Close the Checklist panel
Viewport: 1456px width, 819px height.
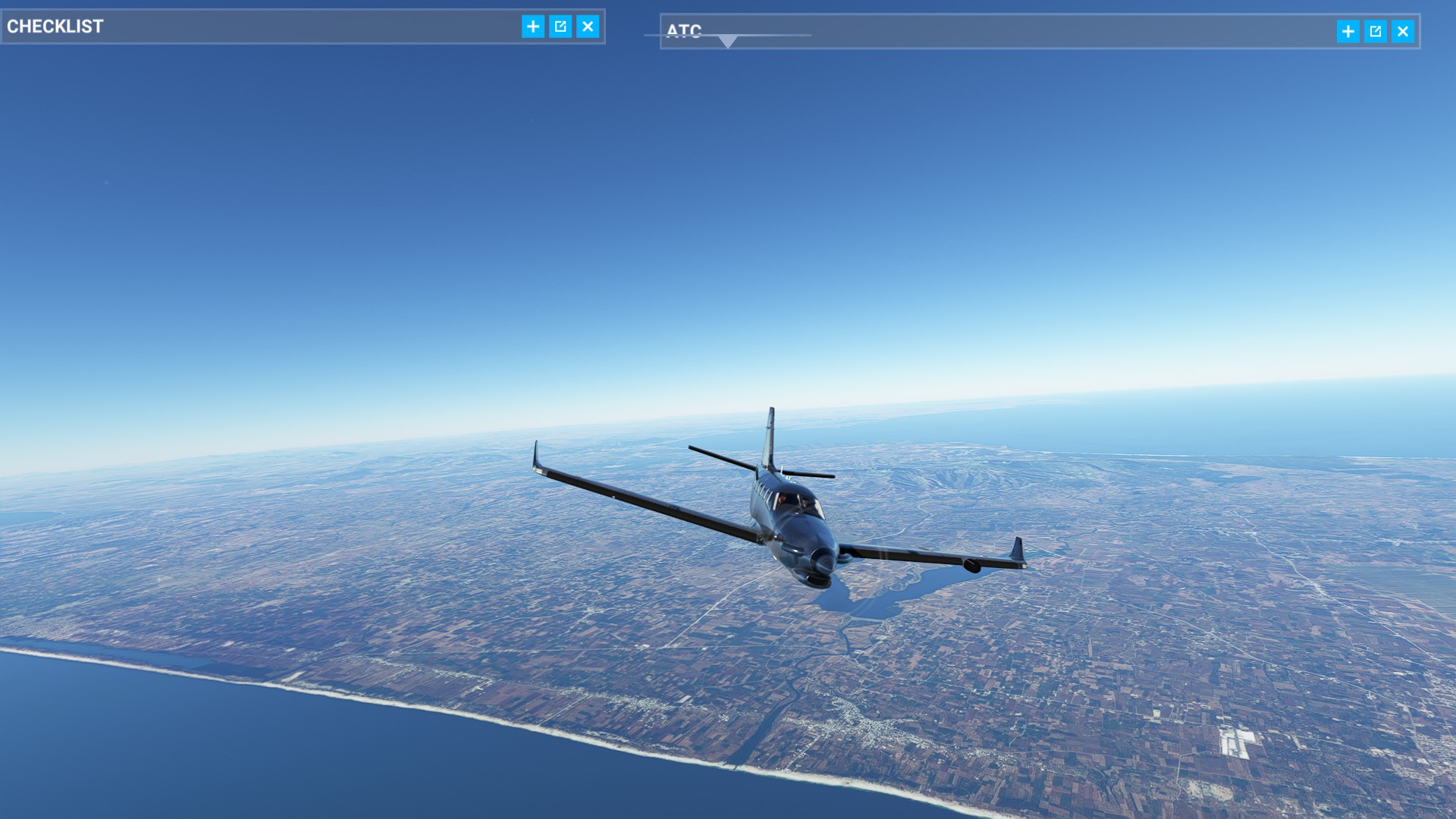[x=588, y=27]
